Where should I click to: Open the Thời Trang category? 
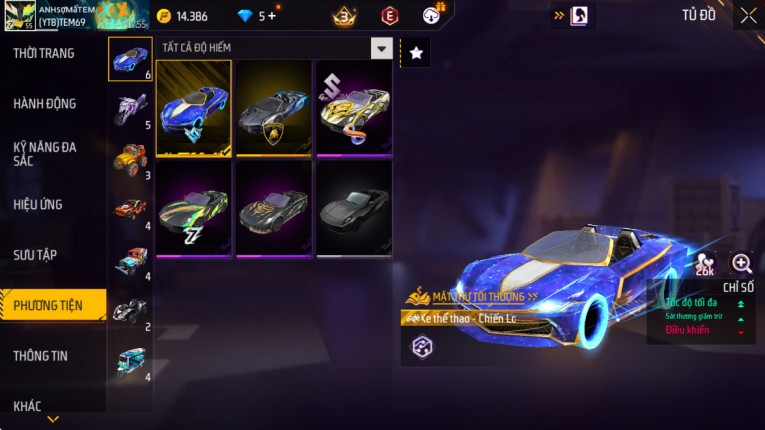coord(44,53)
